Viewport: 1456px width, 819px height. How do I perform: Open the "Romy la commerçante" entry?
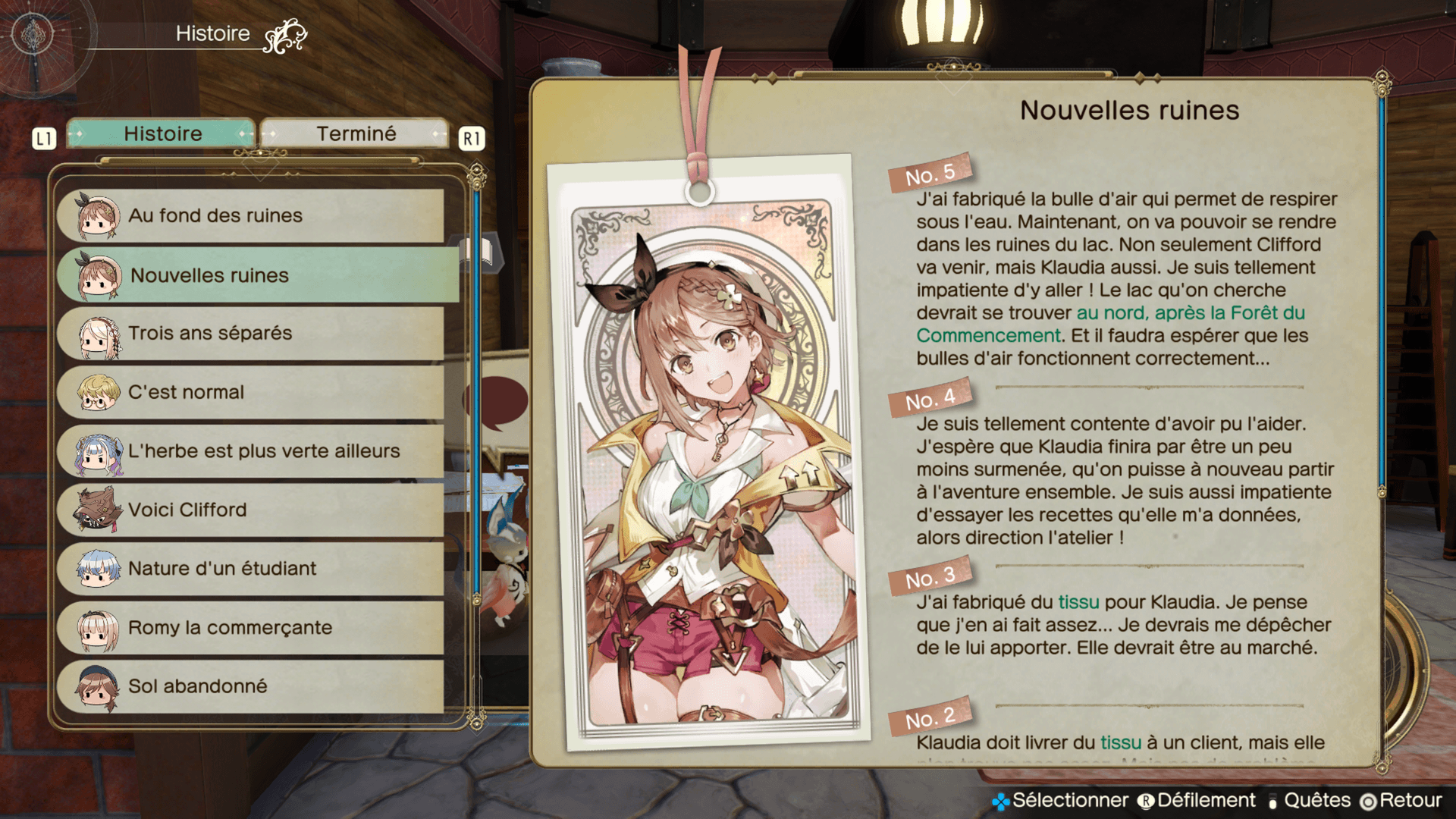pyautogui.click(x=250, y=628)
